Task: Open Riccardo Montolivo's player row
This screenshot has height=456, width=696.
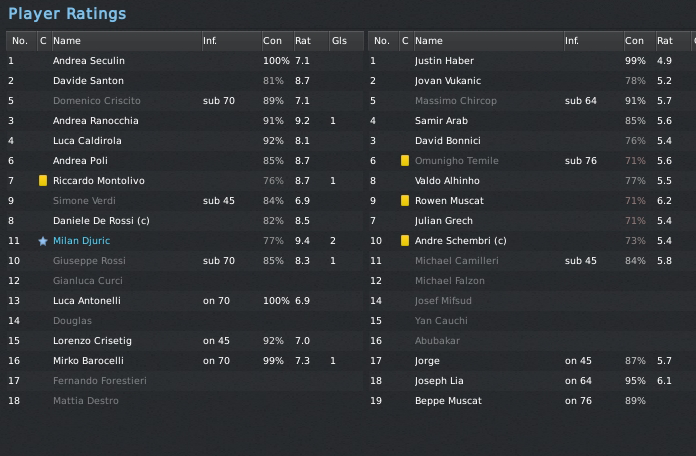Action: click(98, 181)
